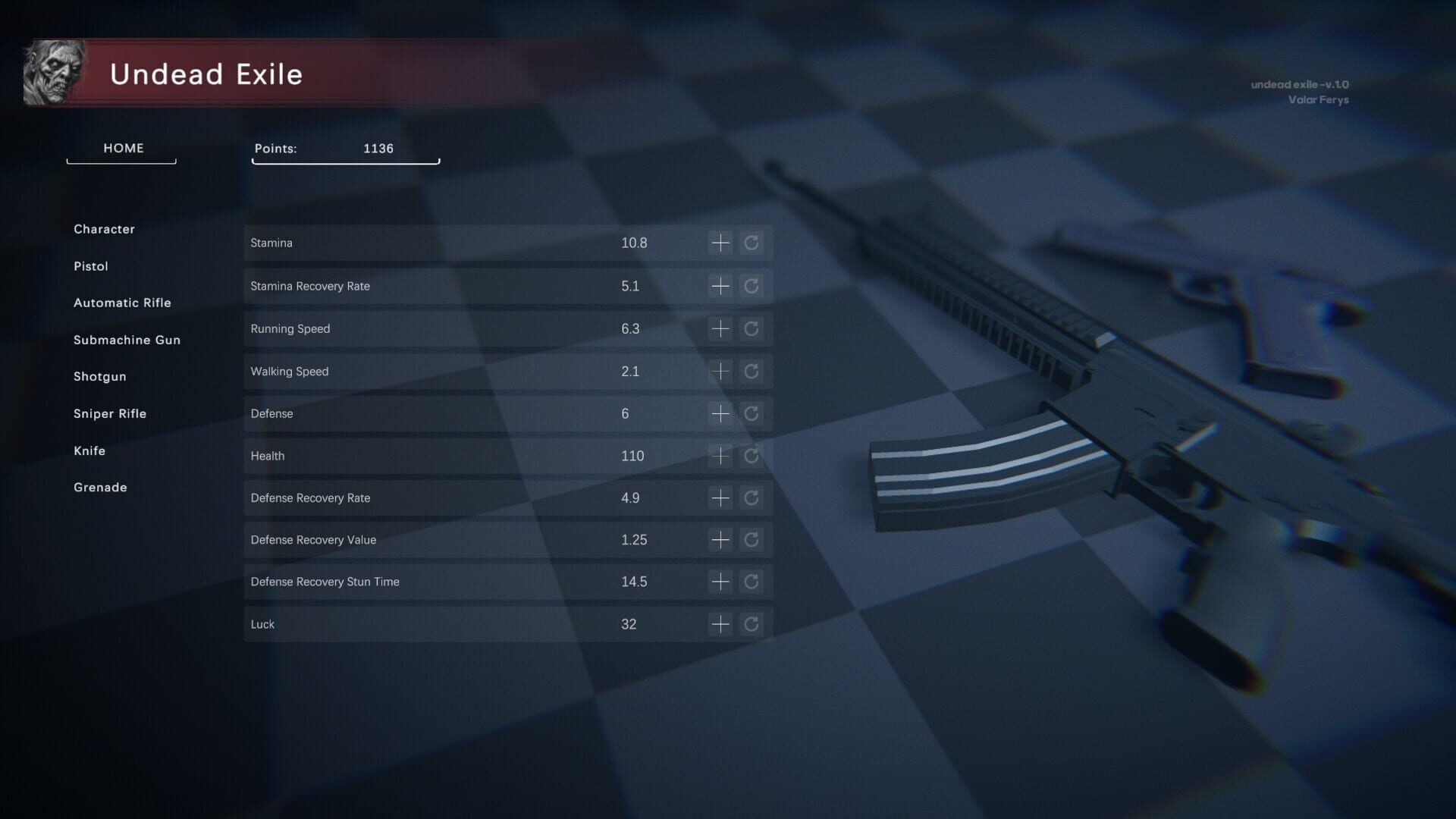The image size is (1456, 819).
Task: Increase the Stamina stat with its plus button
Action: tap(720, 243)
